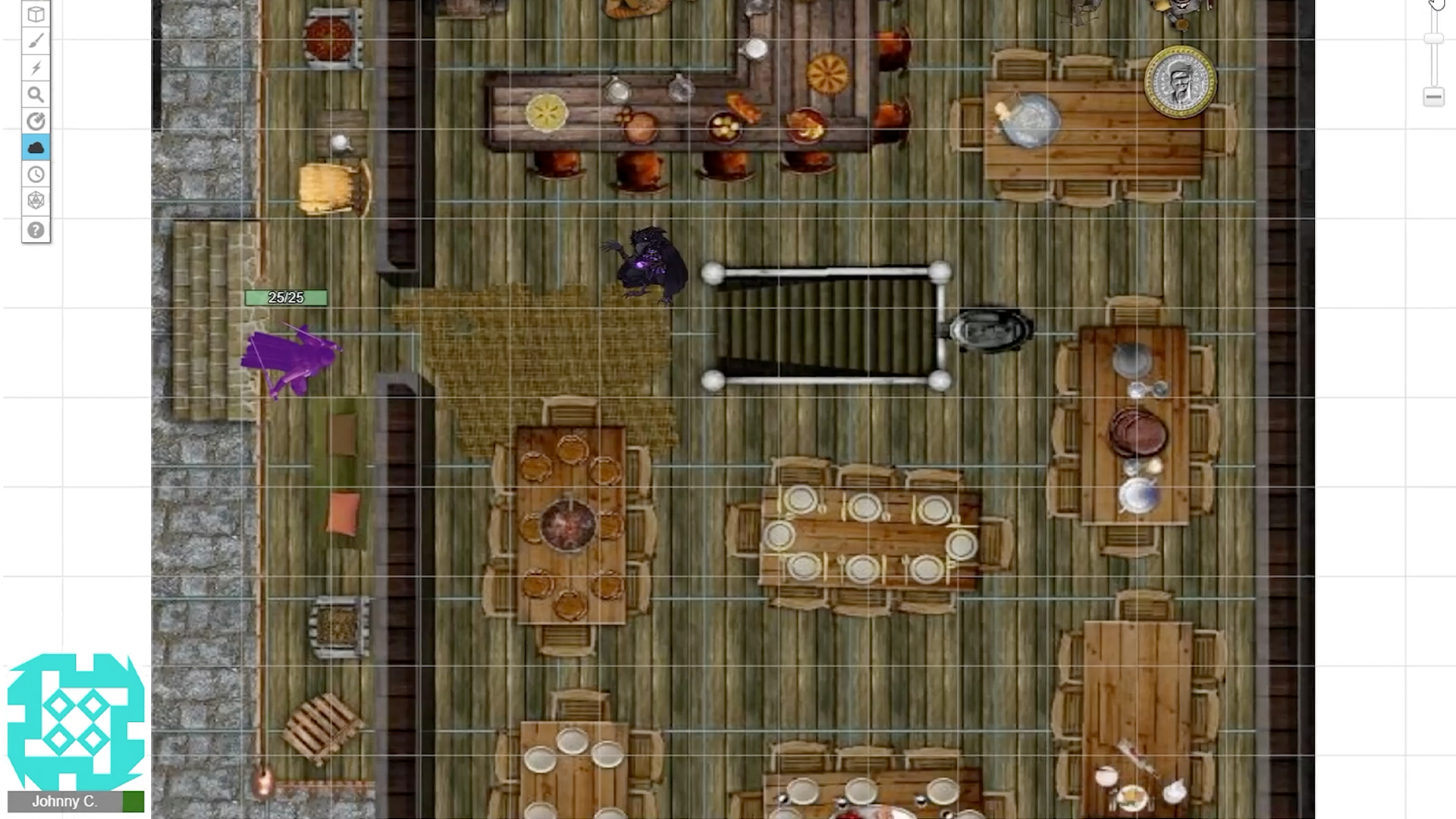Viewport: 1456px width, 819px height.
Task: Click the Johnny C. player name
Action: [x=64, y=802]
